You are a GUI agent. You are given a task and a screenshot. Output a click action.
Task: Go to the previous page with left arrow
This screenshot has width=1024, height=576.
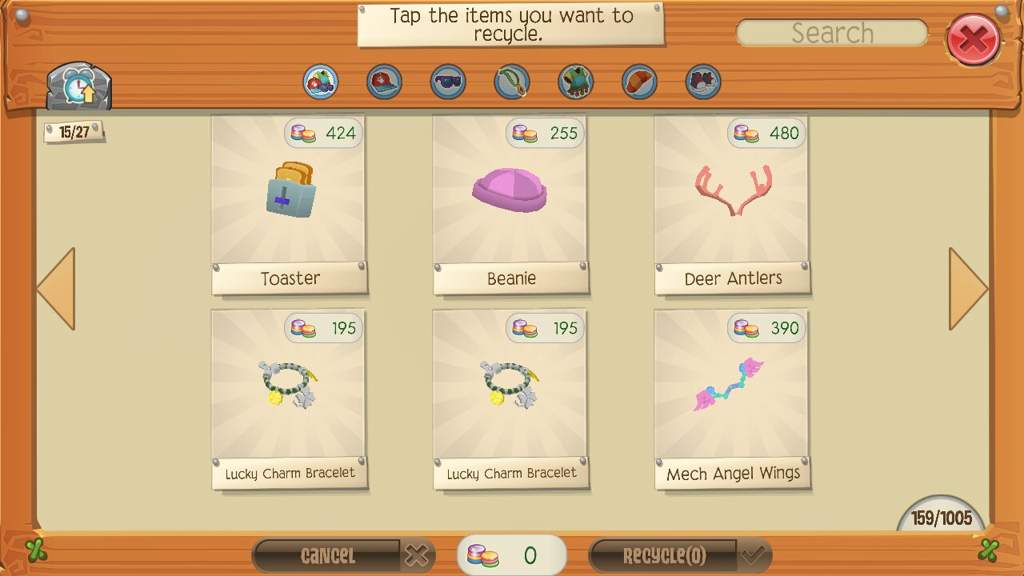pos(57,289)
